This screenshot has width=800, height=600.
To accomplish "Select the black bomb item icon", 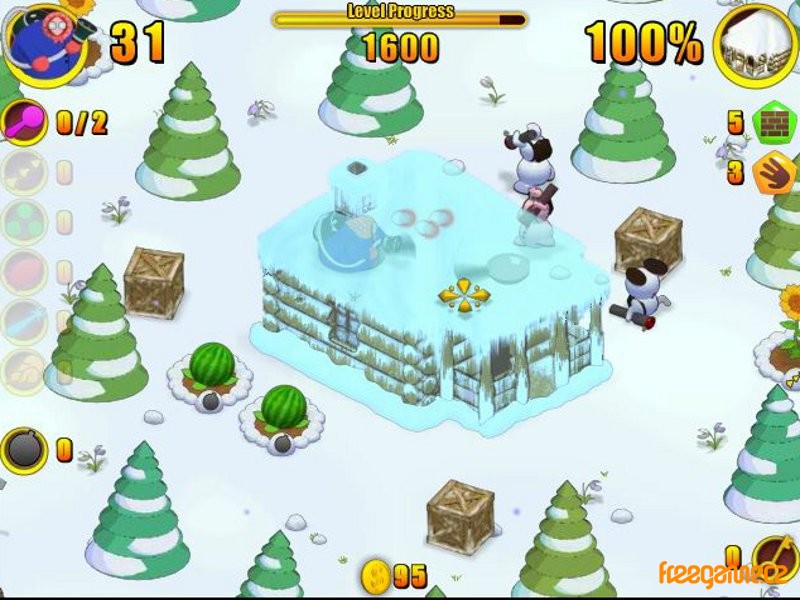I will [x=23, y=449].
